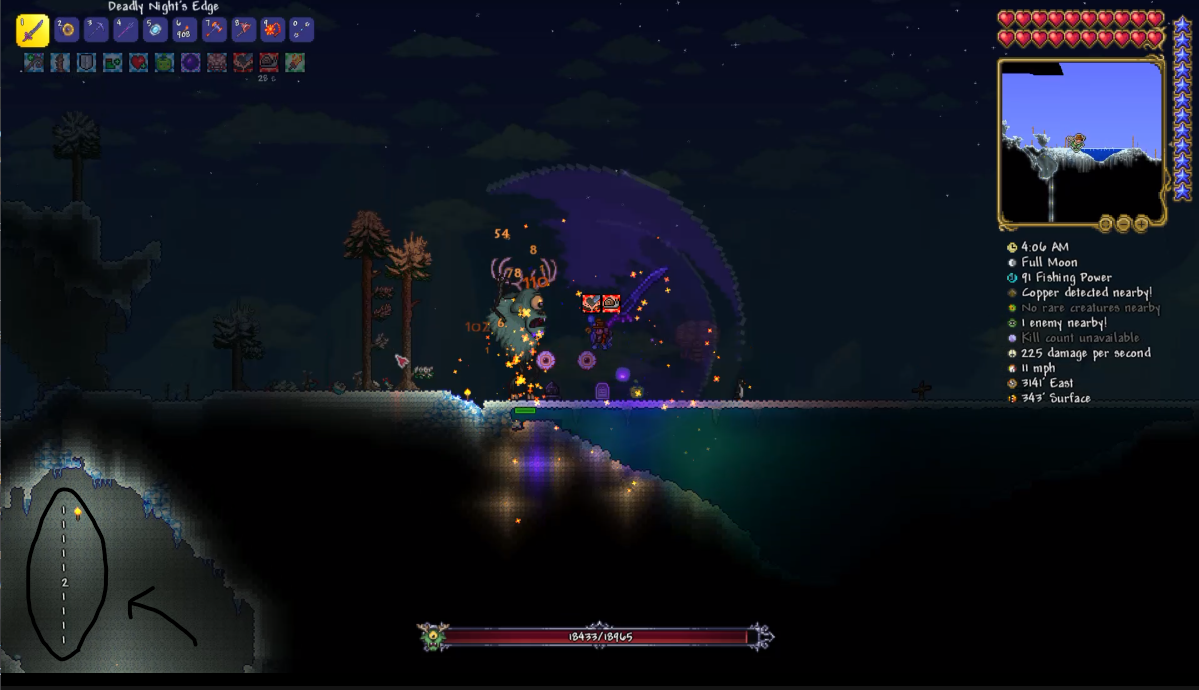Click the grey shield buff icon
This screenshot has width=1199, height=690.
[87, 62]
